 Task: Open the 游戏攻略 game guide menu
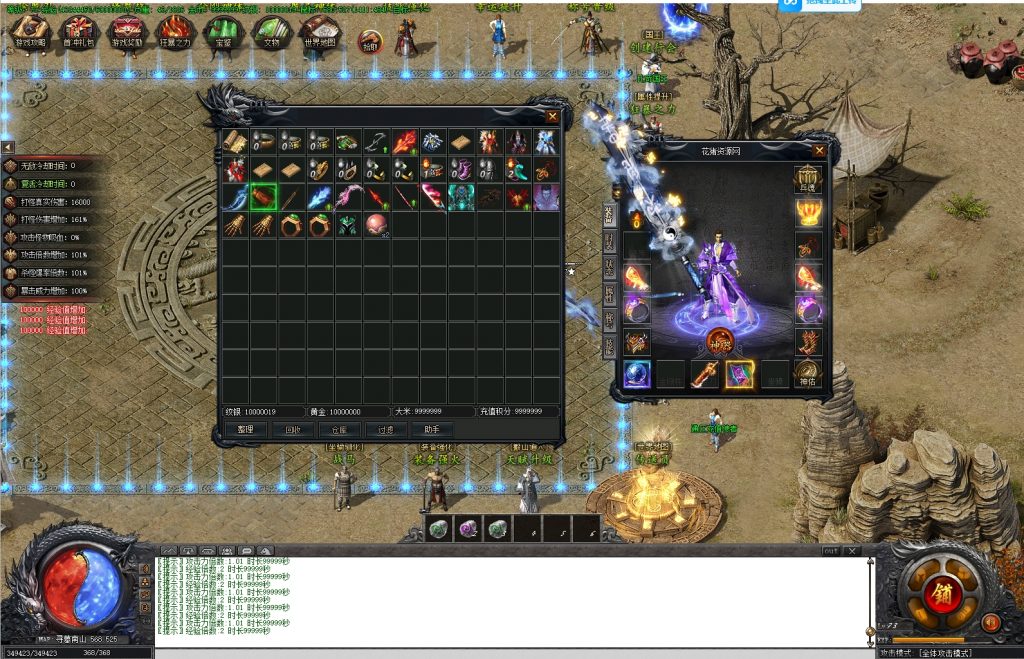pos(31,32)
